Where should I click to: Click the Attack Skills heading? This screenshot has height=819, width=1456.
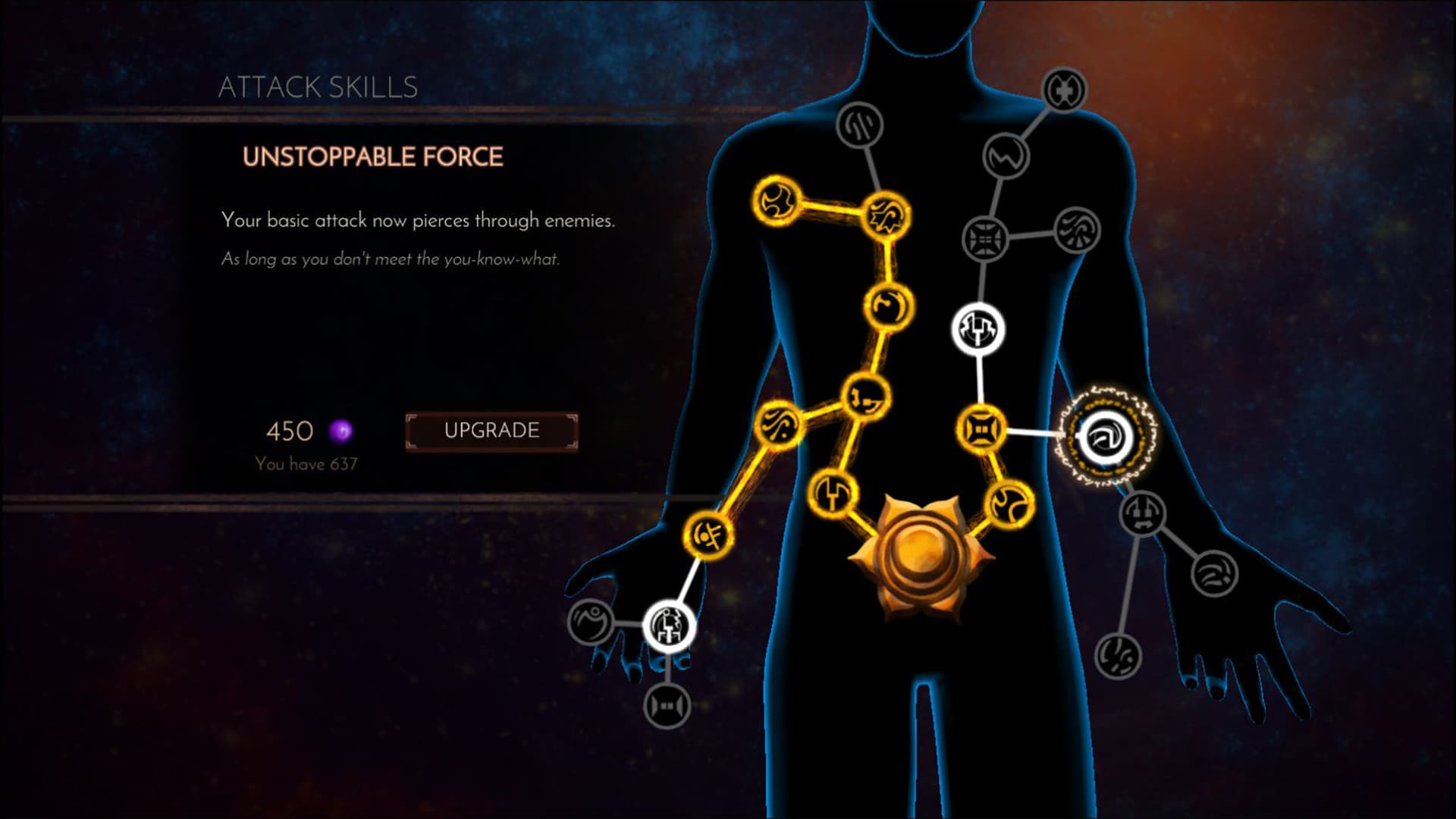(318, 87)
